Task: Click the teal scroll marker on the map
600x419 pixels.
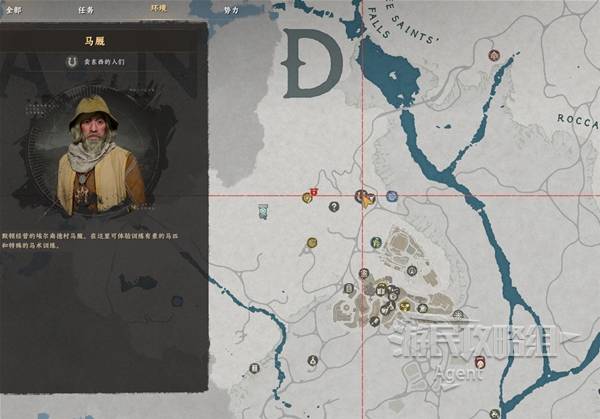Action: pos(263,211)
